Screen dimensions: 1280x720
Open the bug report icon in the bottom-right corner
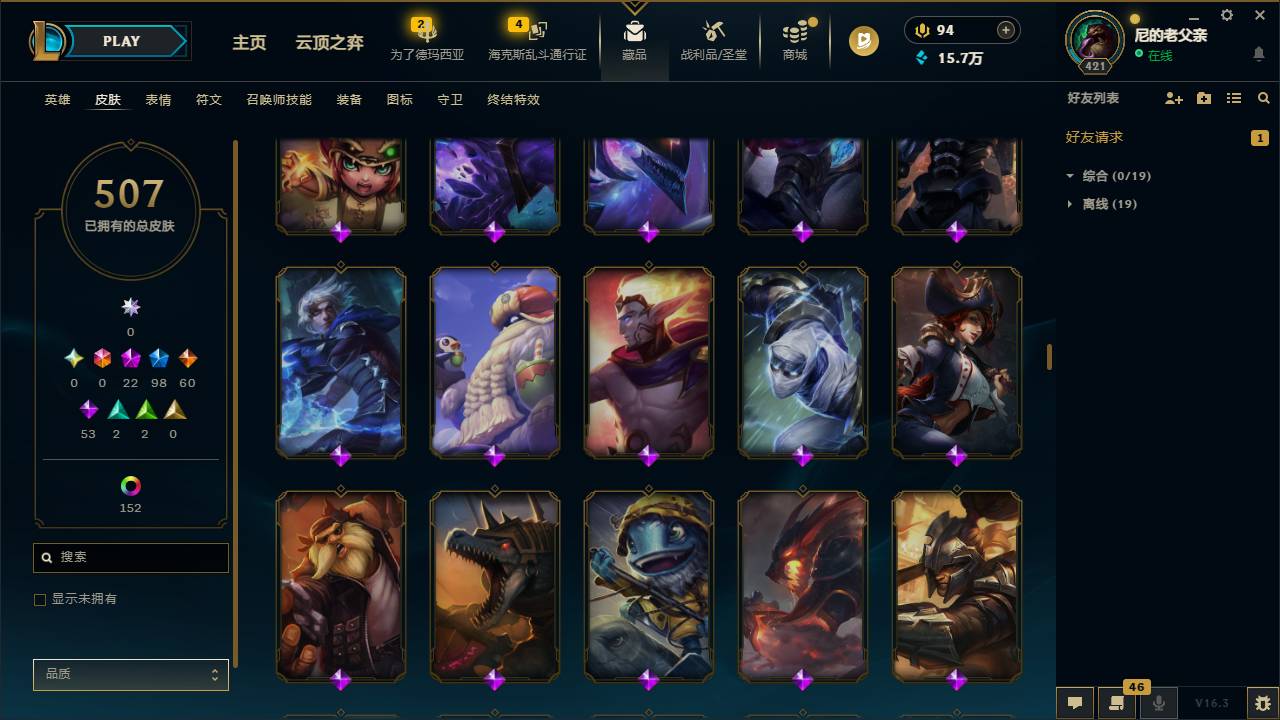tap(1262, 703)
